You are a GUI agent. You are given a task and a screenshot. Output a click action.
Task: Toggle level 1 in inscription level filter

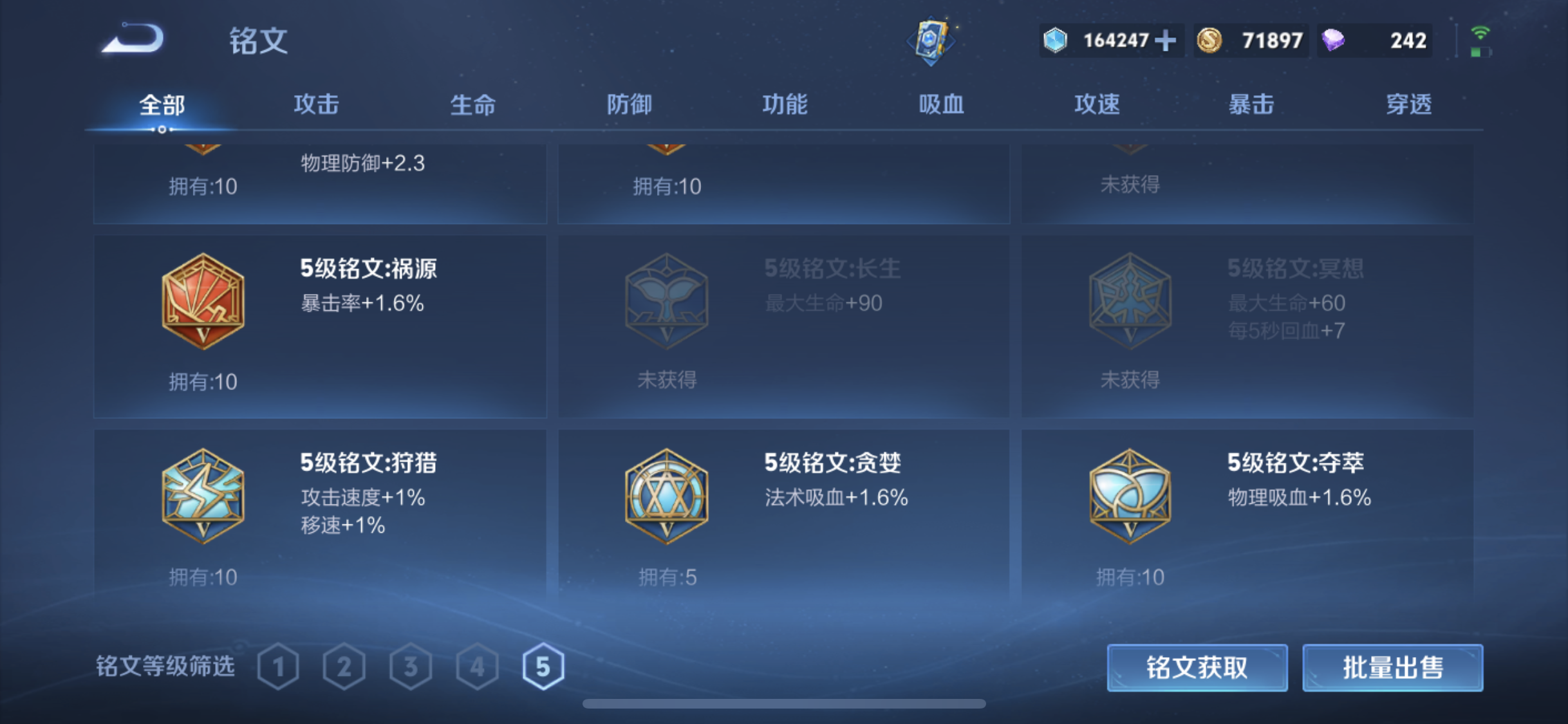[279, 667]
